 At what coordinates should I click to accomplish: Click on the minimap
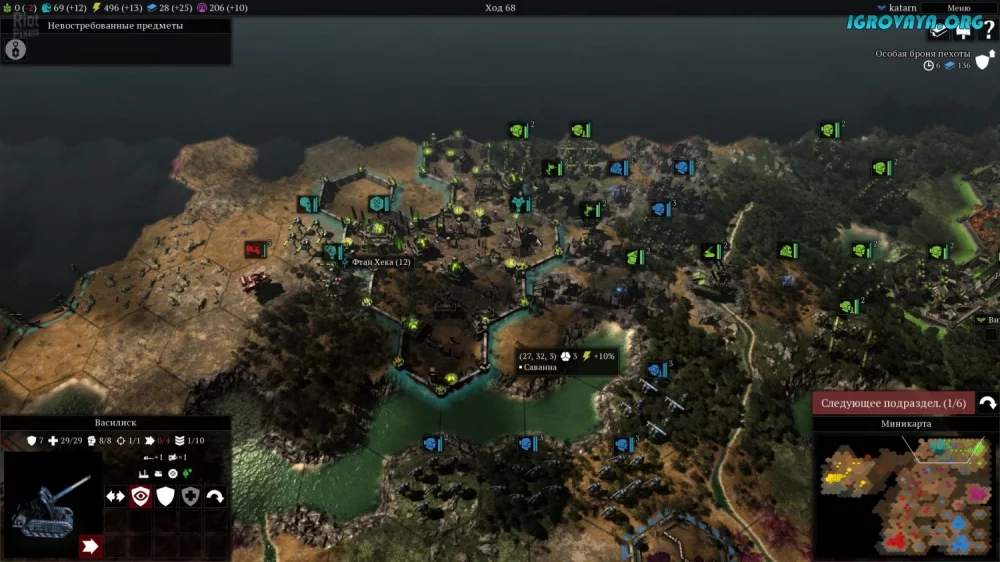tap(907, 494)
